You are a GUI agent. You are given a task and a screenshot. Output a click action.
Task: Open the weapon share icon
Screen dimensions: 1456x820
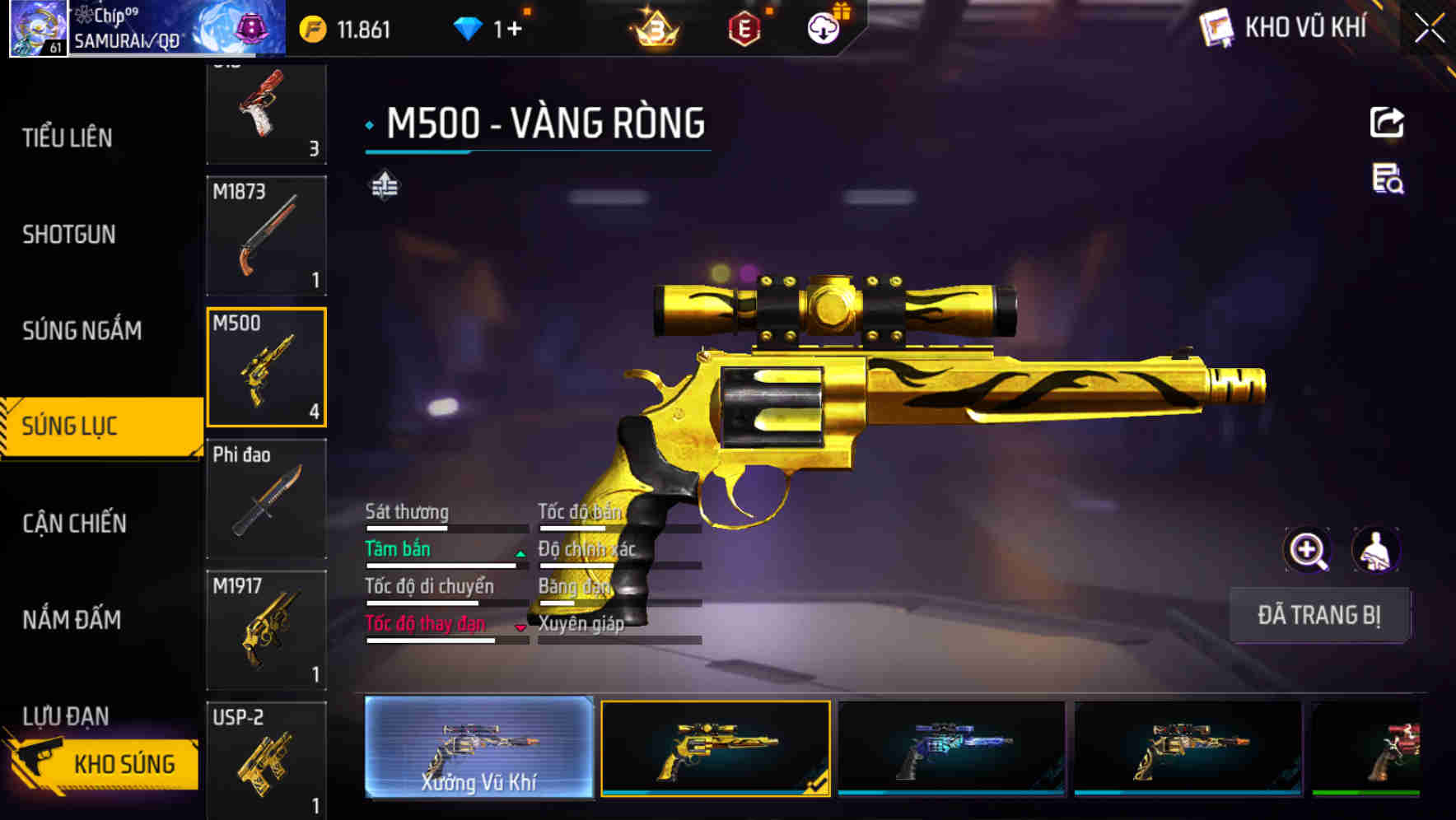(x=1388, y=122)
